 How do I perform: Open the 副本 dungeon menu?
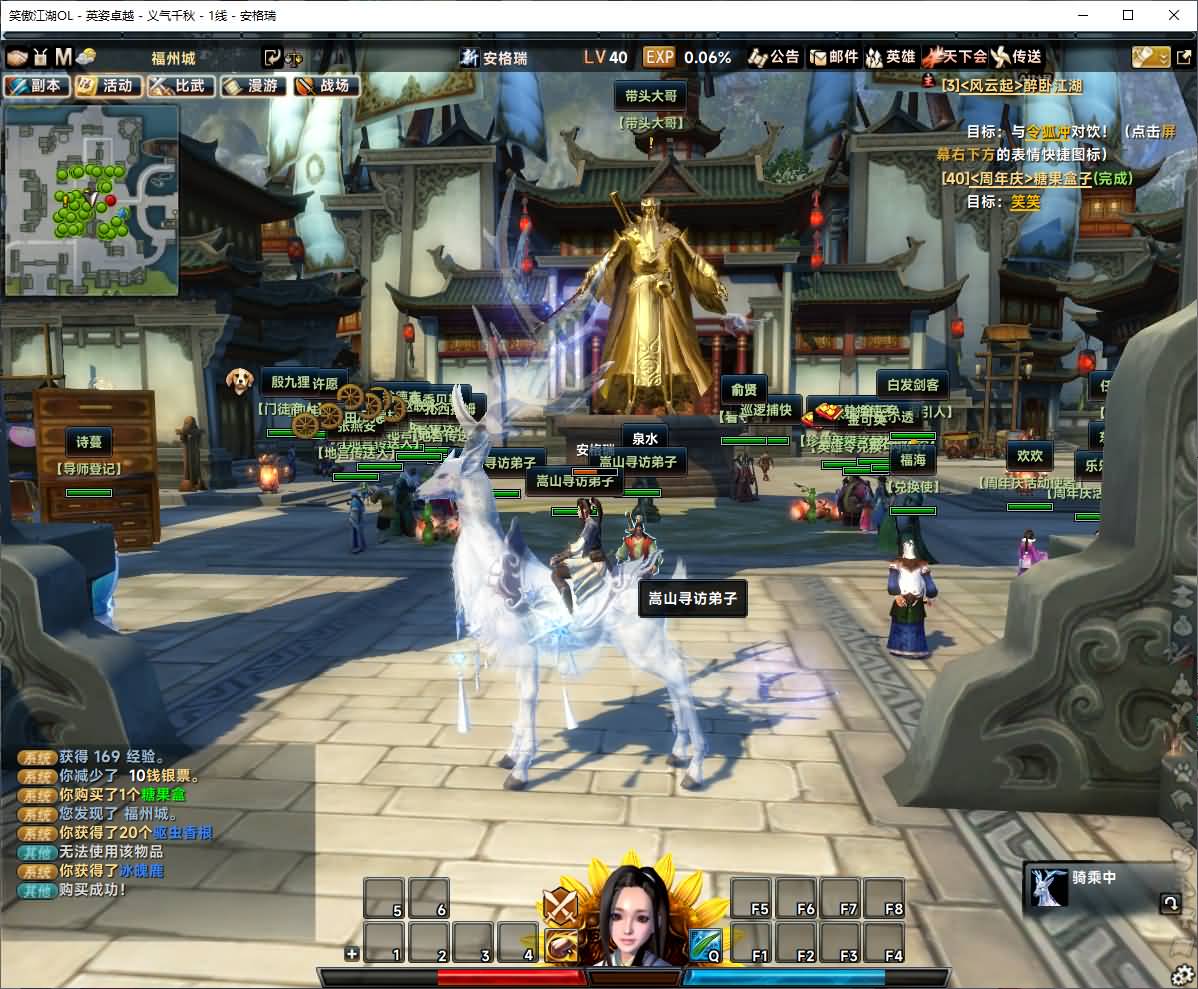tap(37, 86)
